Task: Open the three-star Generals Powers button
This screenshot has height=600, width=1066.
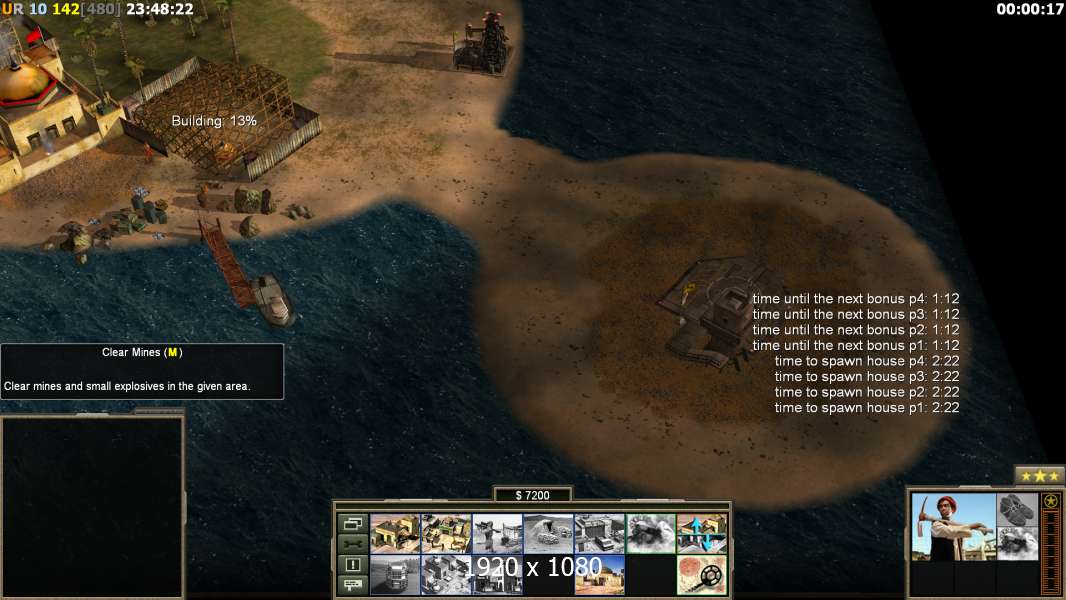Action: click(x=1039, y=475)
